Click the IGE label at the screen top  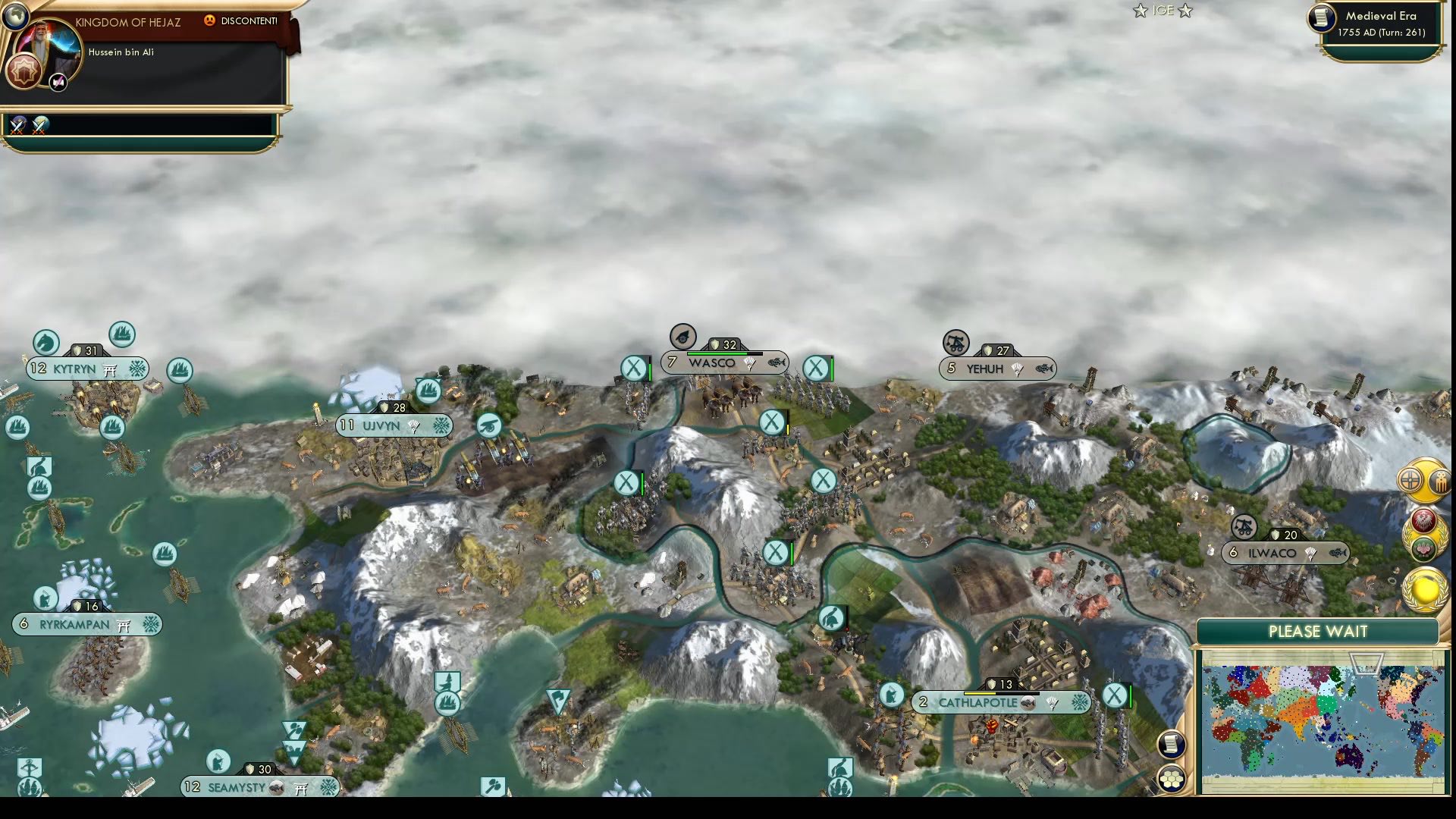click(x=1162, y=11)
